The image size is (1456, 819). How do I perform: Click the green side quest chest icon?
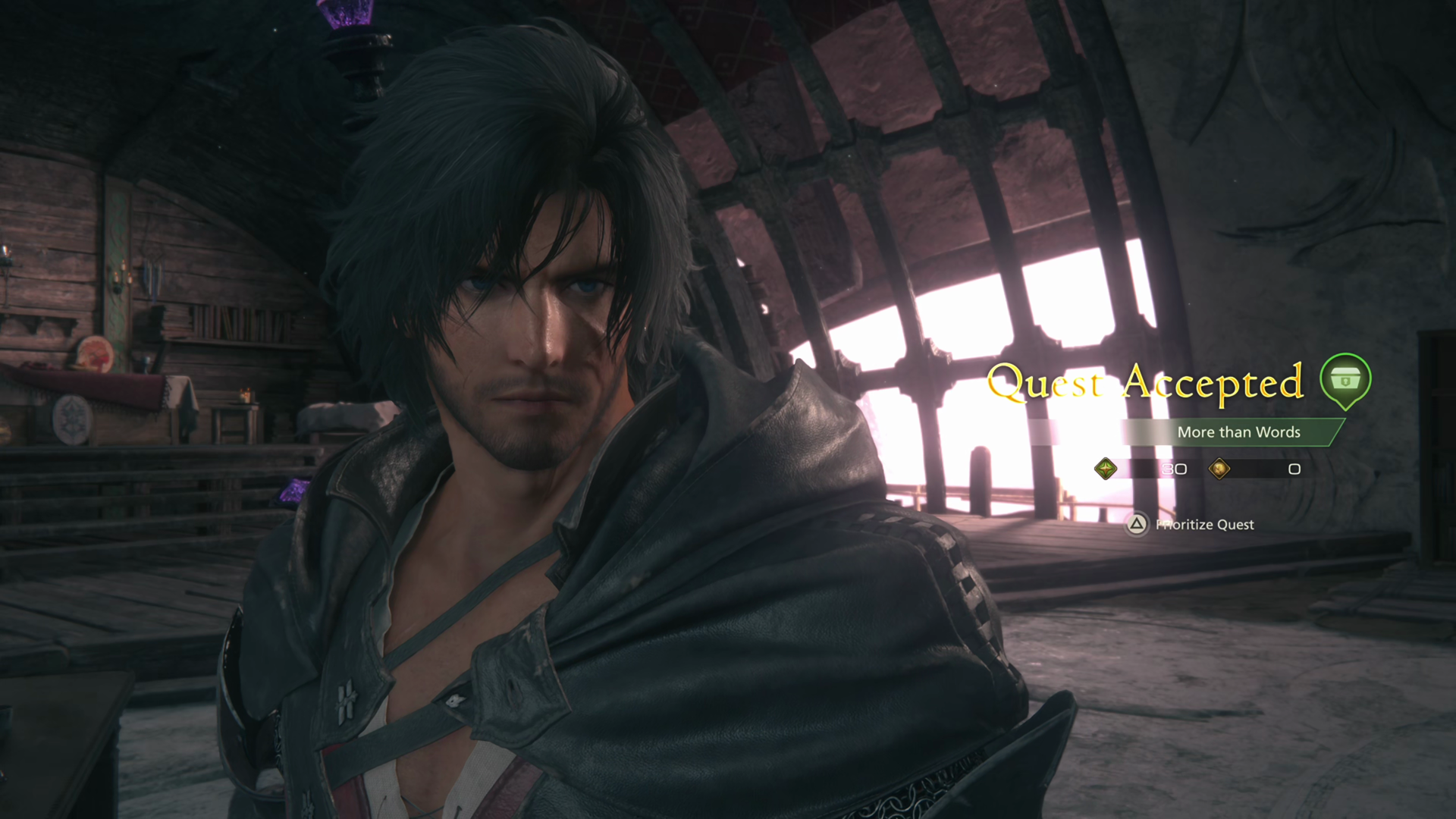1345,378
